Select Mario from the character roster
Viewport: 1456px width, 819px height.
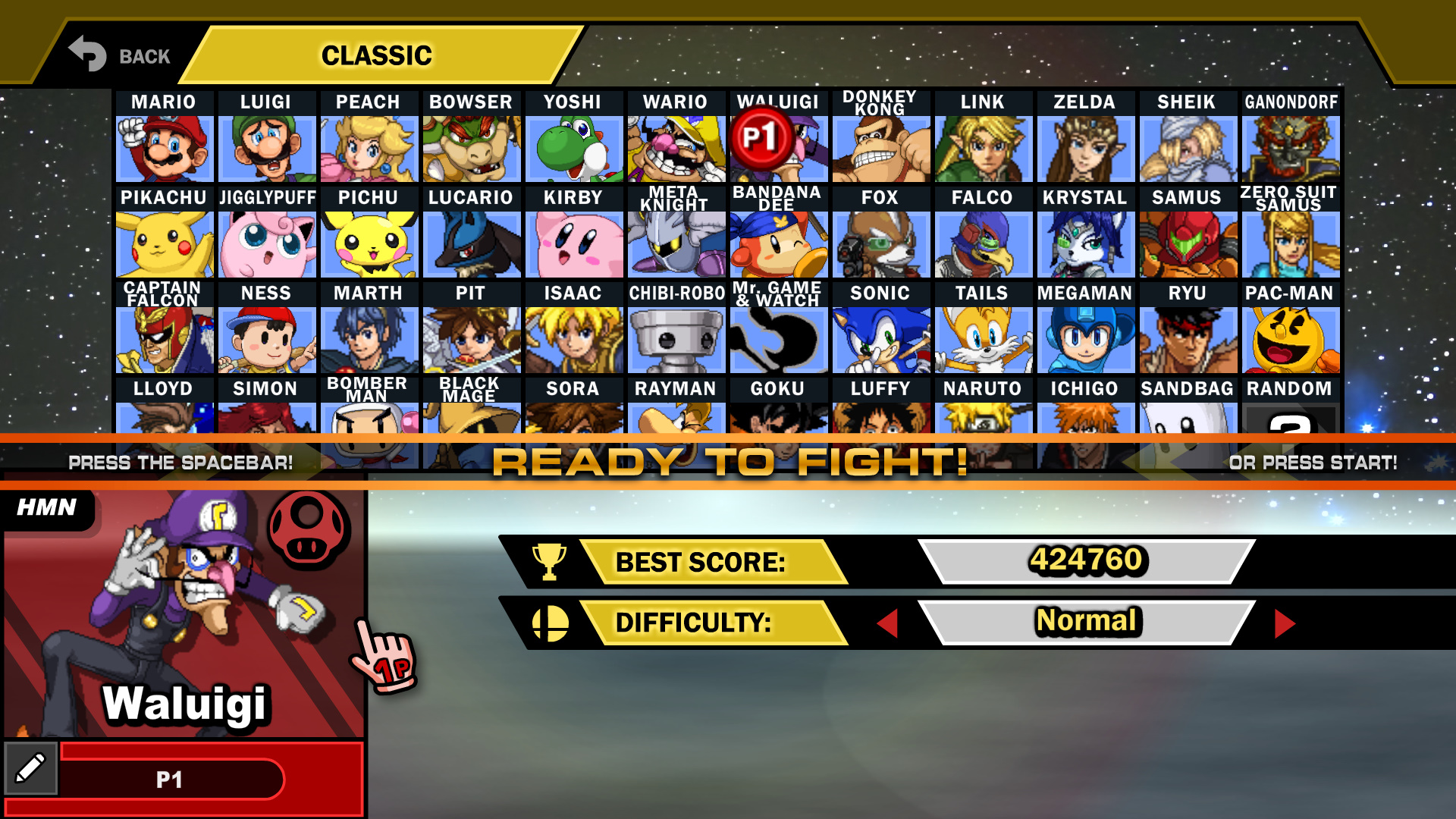[164, 146]
